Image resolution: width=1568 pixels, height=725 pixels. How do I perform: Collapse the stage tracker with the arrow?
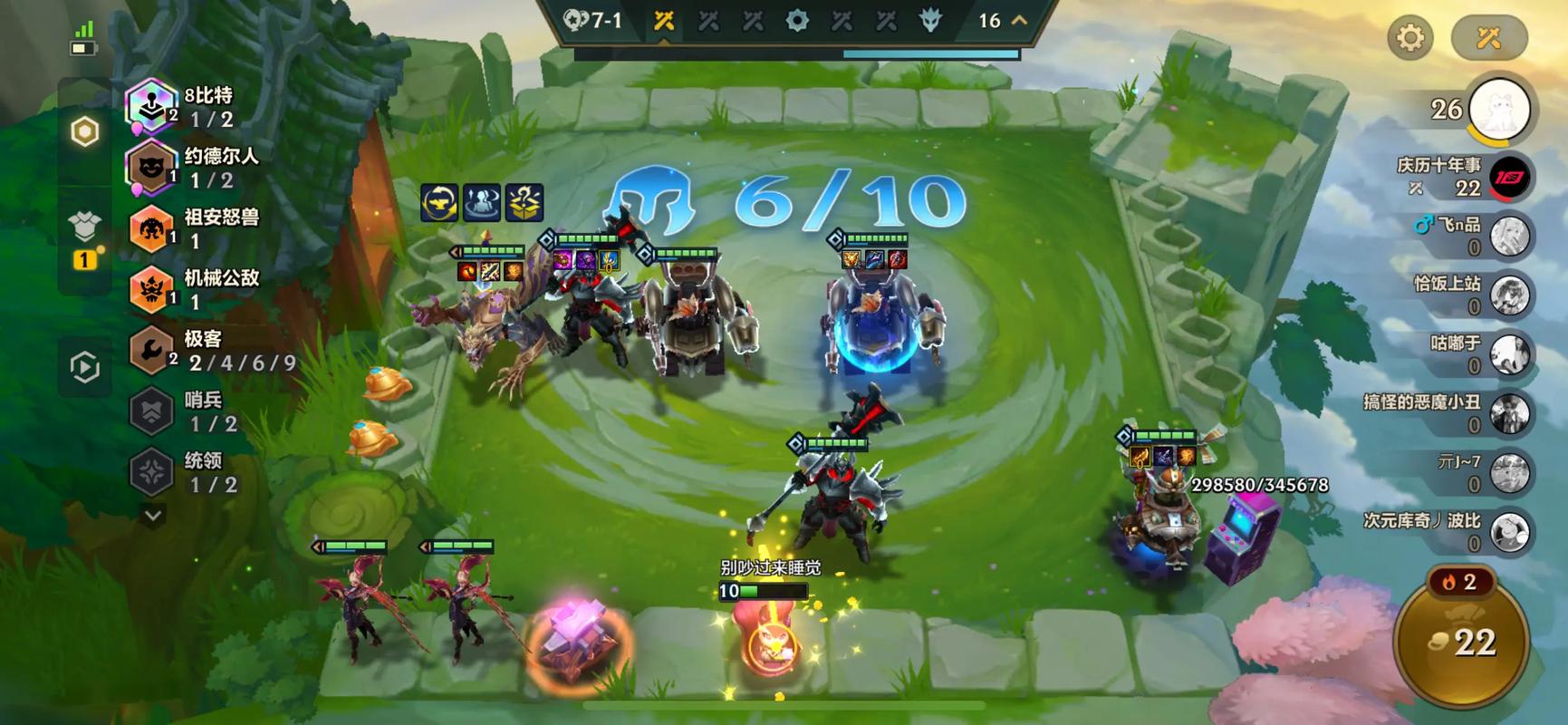[x=1019, y=20]
